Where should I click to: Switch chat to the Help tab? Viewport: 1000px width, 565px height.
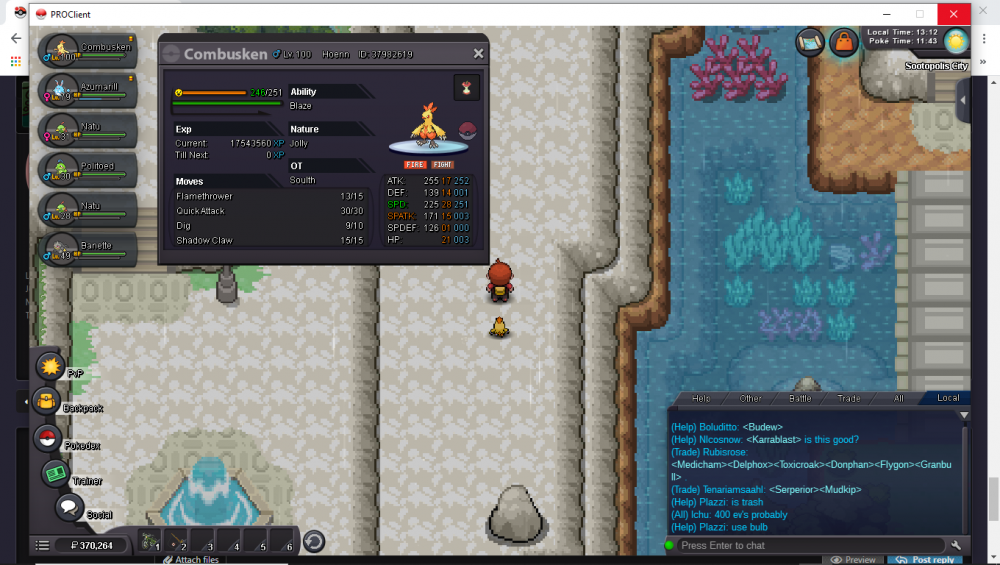point(701,398)
